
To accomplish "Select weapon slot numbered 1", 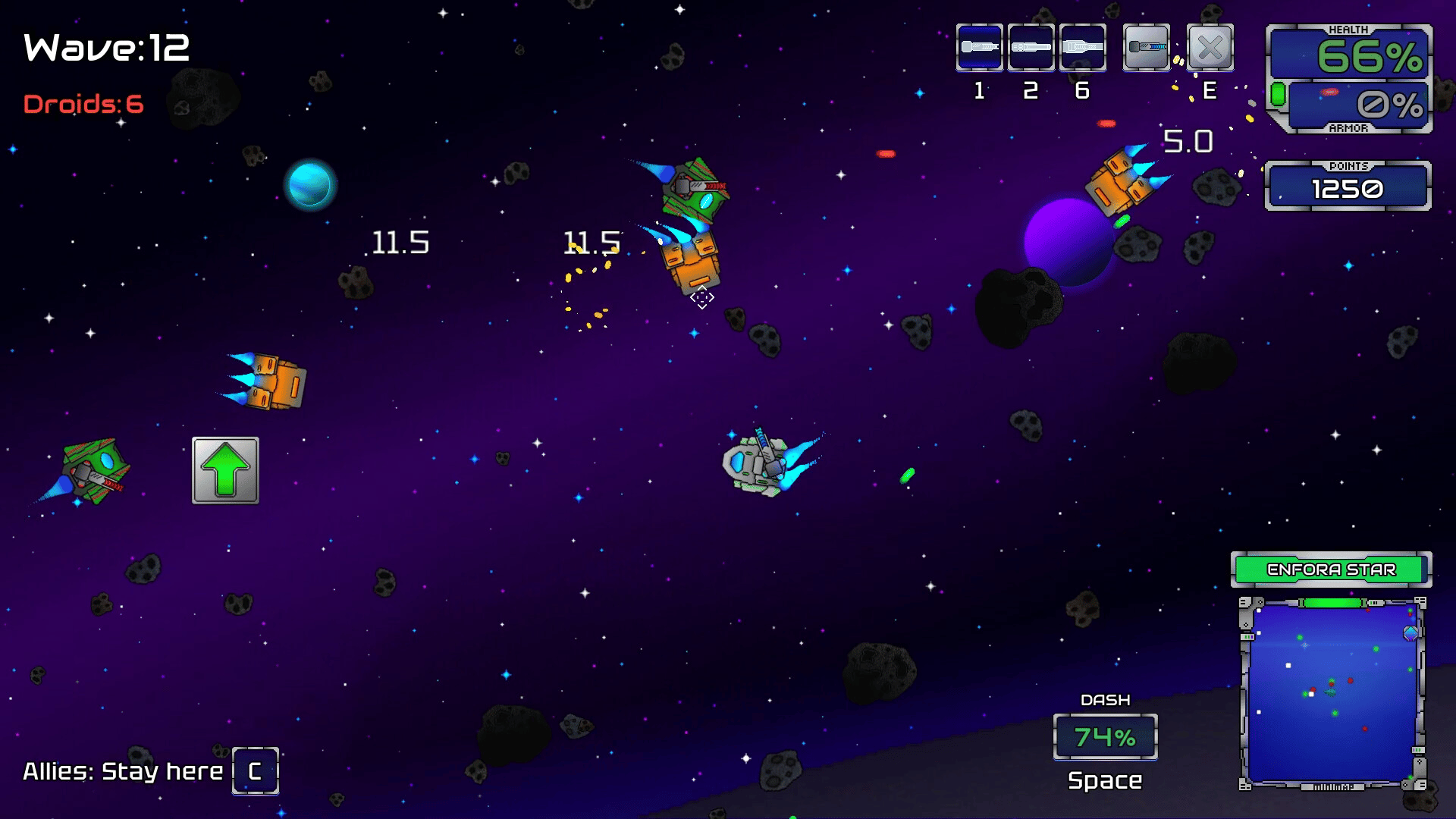I will (x=979, y=47).
